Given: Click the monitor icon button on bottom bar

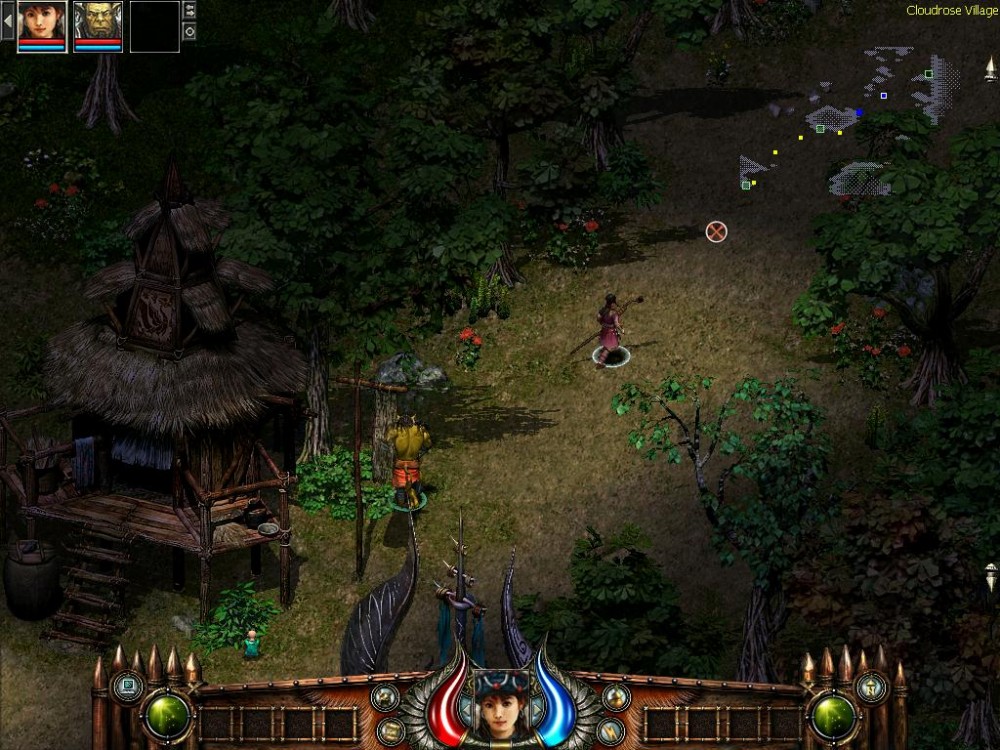Looking at the screenshot, I should [x=127, y=686].
